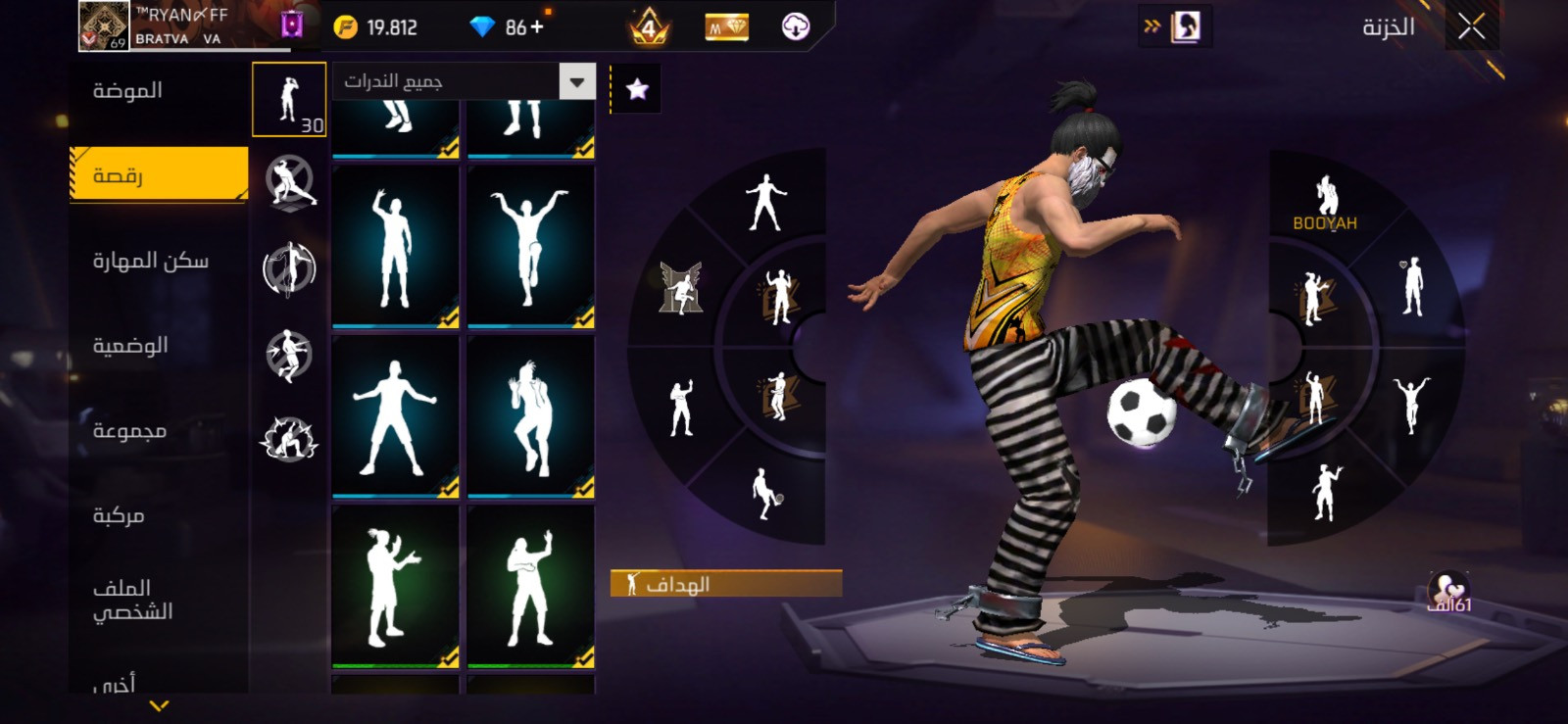Select the رقصة (Emote) category
1568x724 pixels.
pyautogui.click(x=158, y=175)
